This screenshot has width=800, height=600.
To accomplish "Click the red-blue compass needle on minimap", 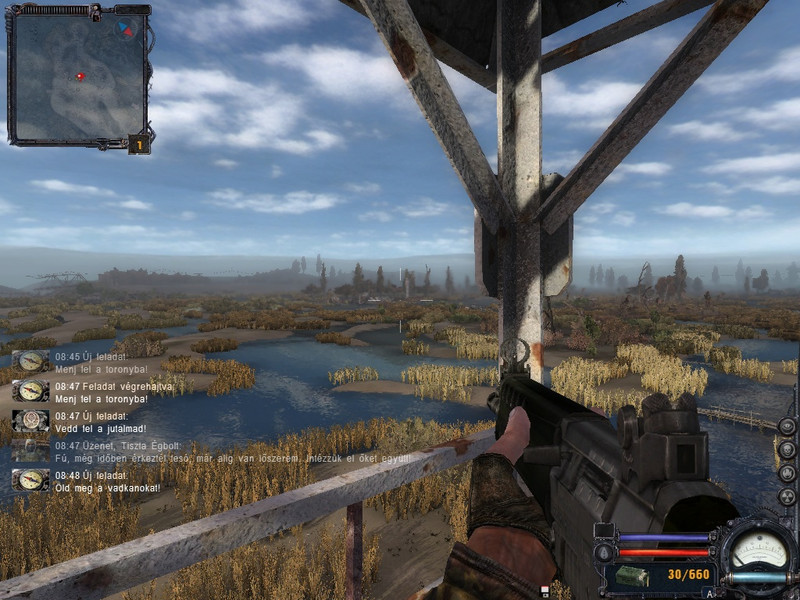I will (125, 29).
